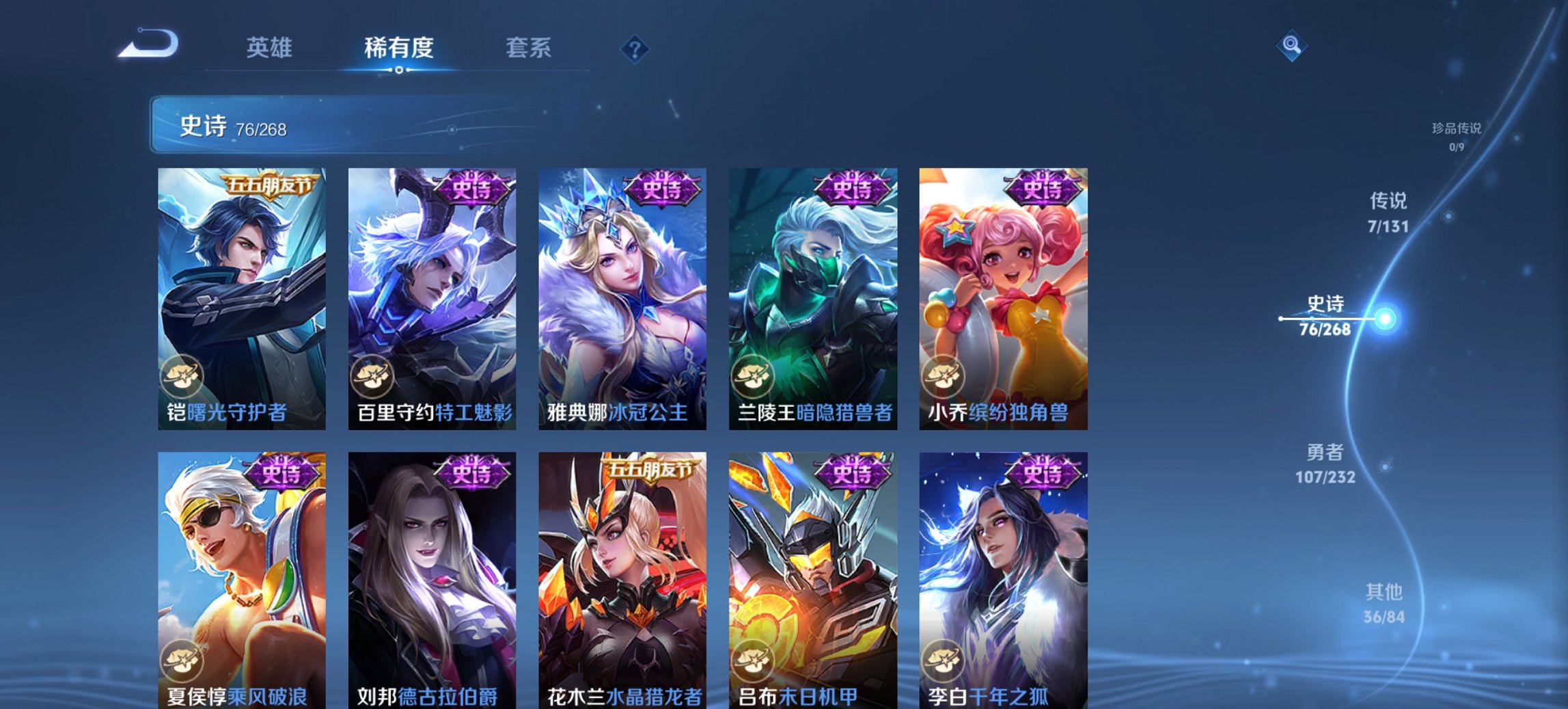1568x709 pixels.
Task: Open the help question mark icon
Action: tap(635, 49)
